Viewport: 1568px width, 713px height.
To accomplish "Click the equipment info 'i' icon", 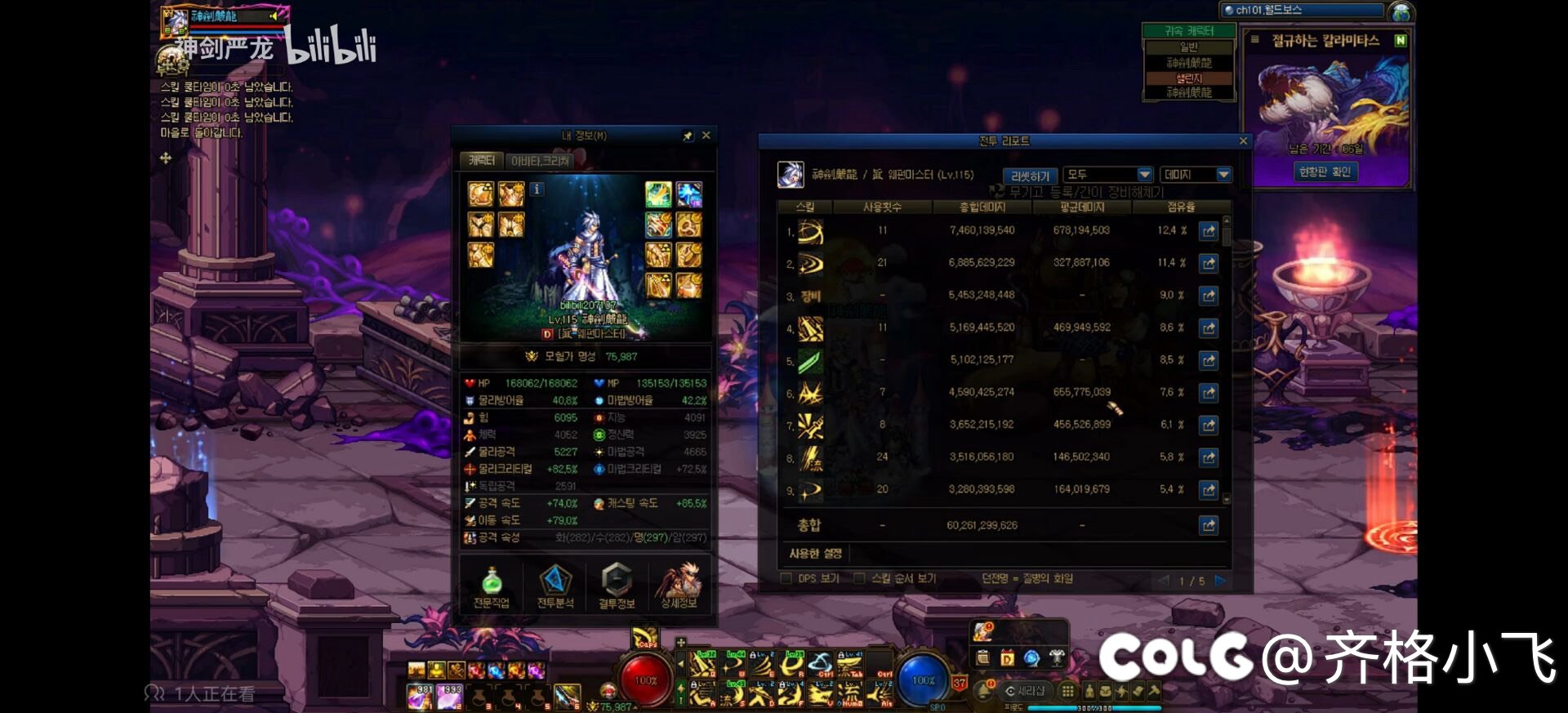I will click(537, 189).
